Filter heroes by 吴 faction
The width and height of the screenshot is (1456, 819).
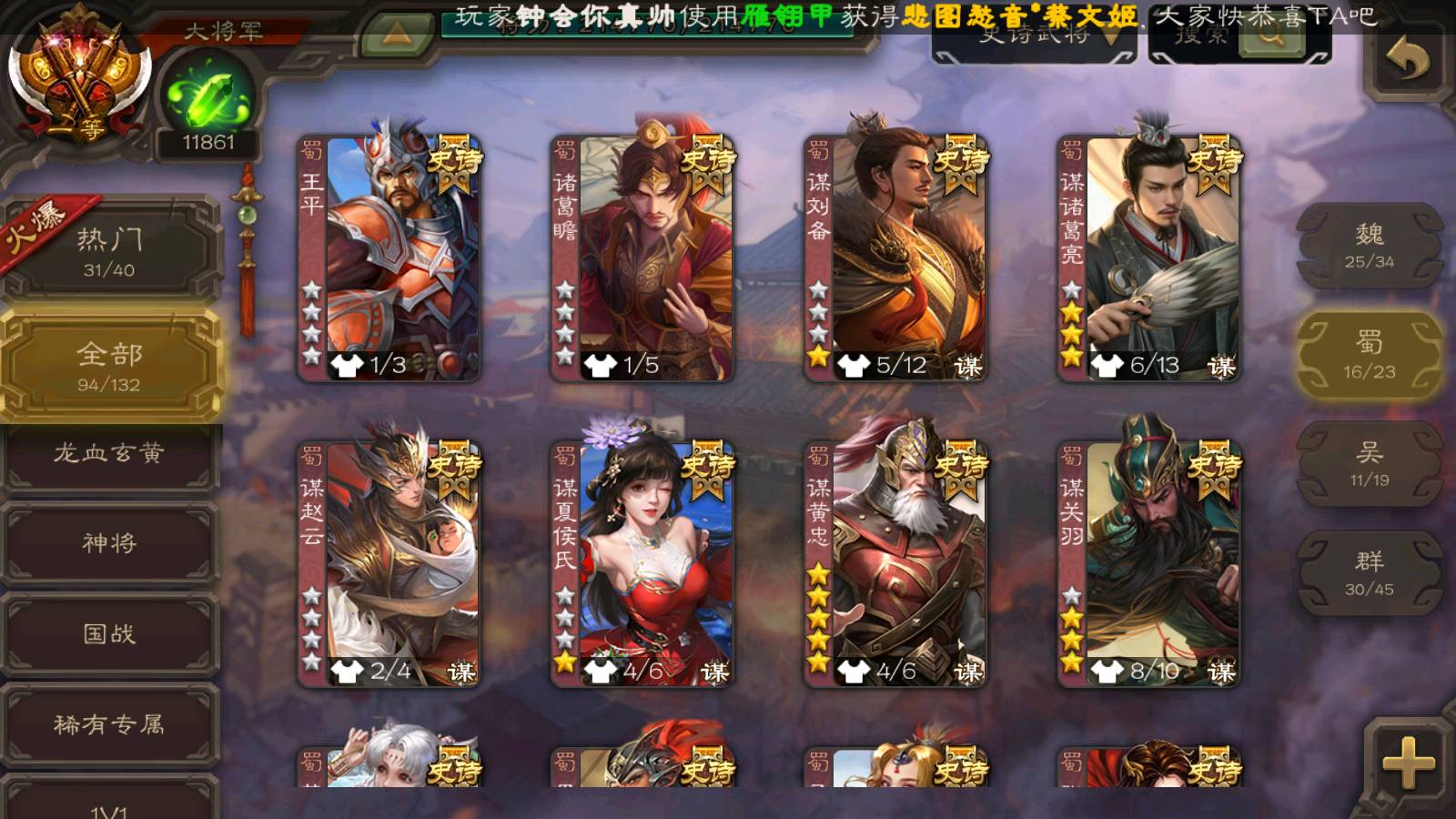click(x=1370, y=464)
